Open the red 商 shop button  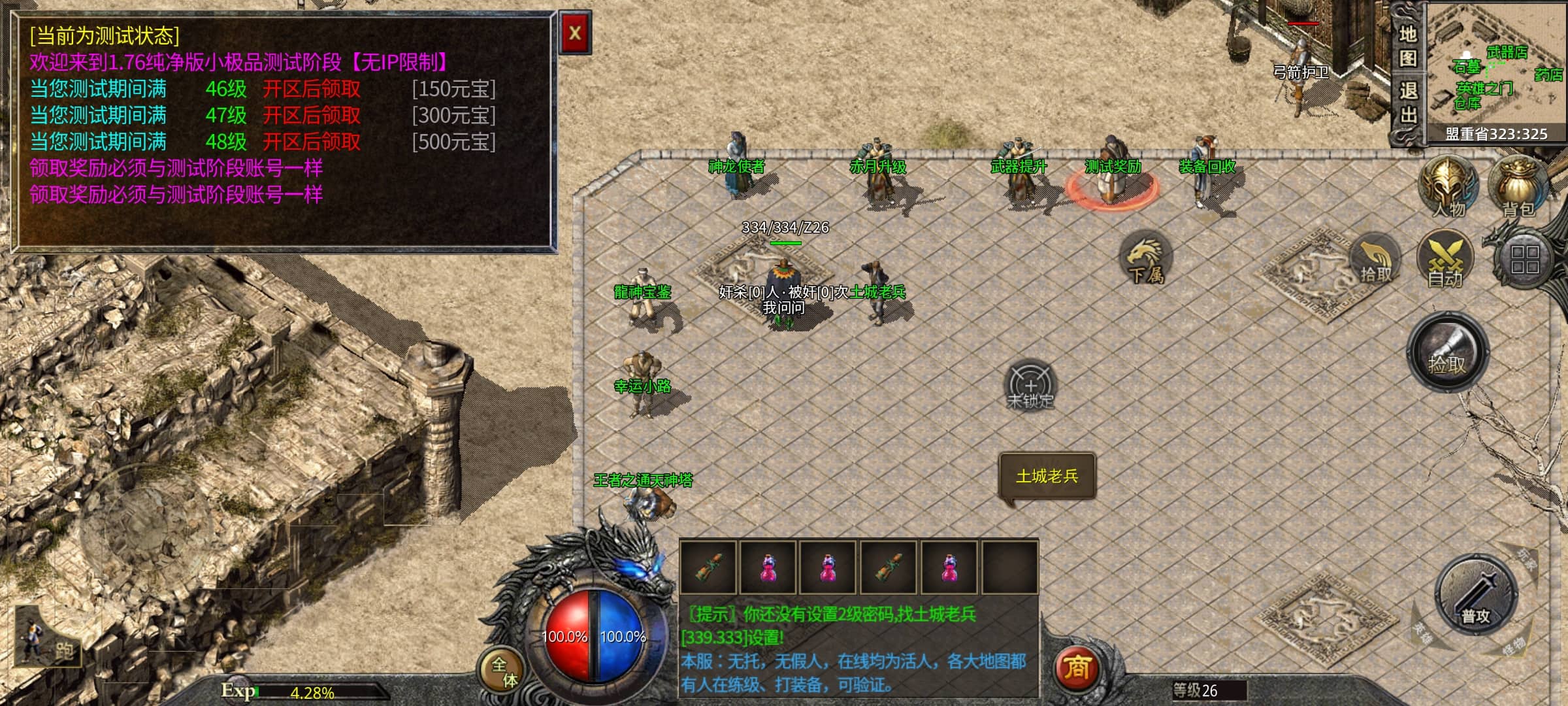[x=1077, y=668]
